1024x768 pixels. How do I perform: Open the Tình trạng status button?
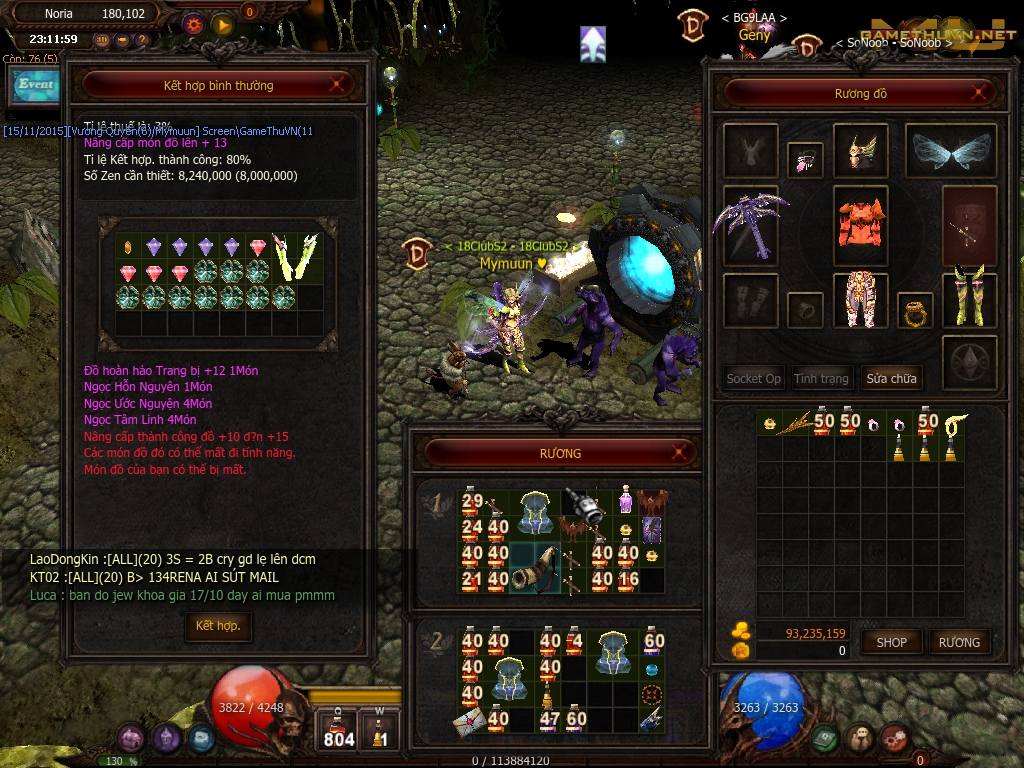point(821,378)
